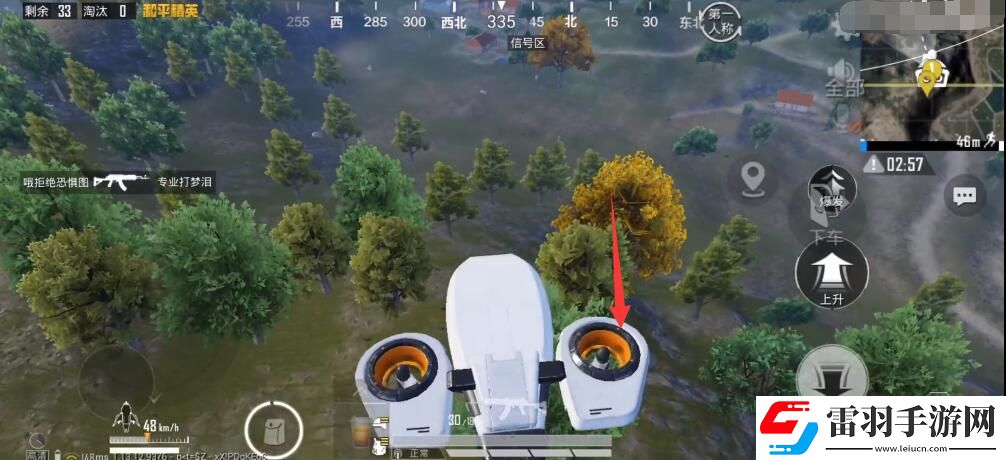
Task: Change the 高清 graphics quality setting
Action: 37,445
